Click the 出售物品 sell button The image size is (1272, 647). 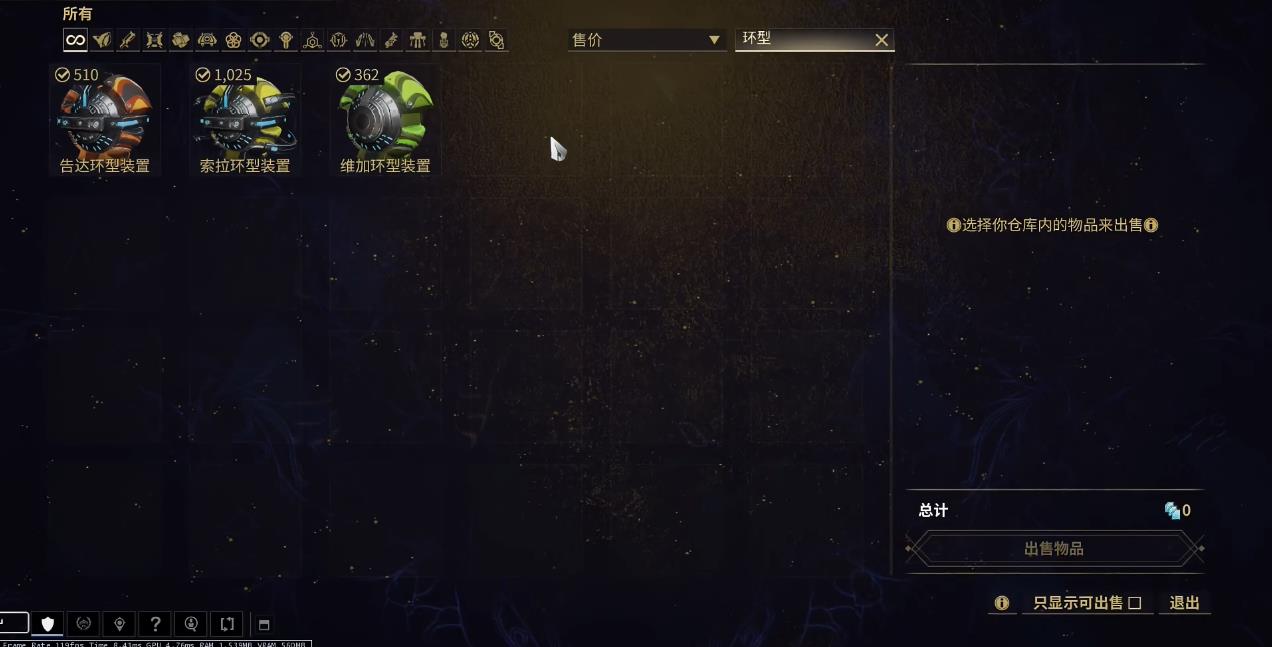pyautogui.click(x=1054, y=549)
